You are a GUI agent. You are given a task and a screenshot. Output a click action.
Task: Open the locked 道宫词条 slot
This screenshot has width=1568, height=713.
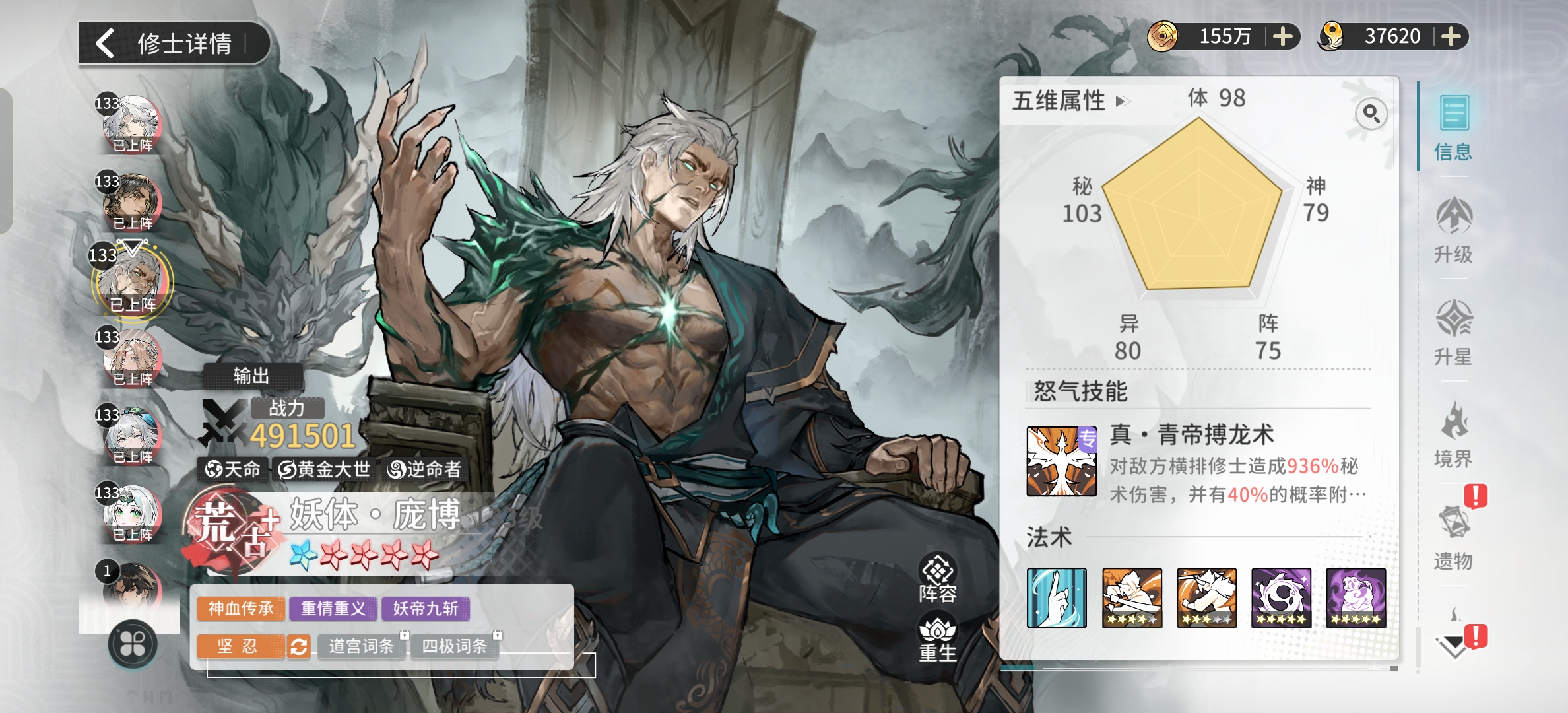pos(362,646)
